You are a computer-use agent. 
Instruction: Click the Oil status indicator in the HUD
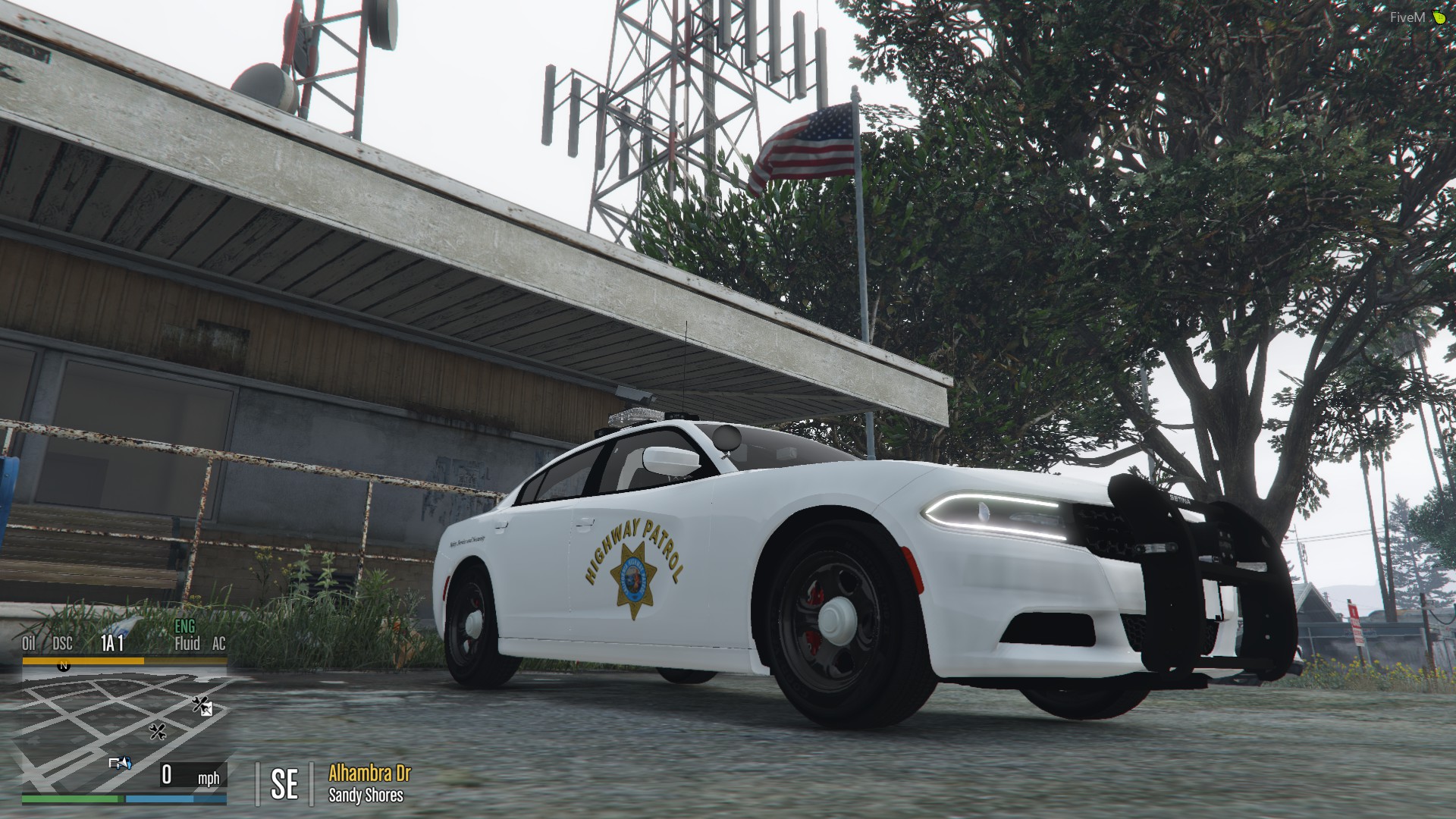30,644
